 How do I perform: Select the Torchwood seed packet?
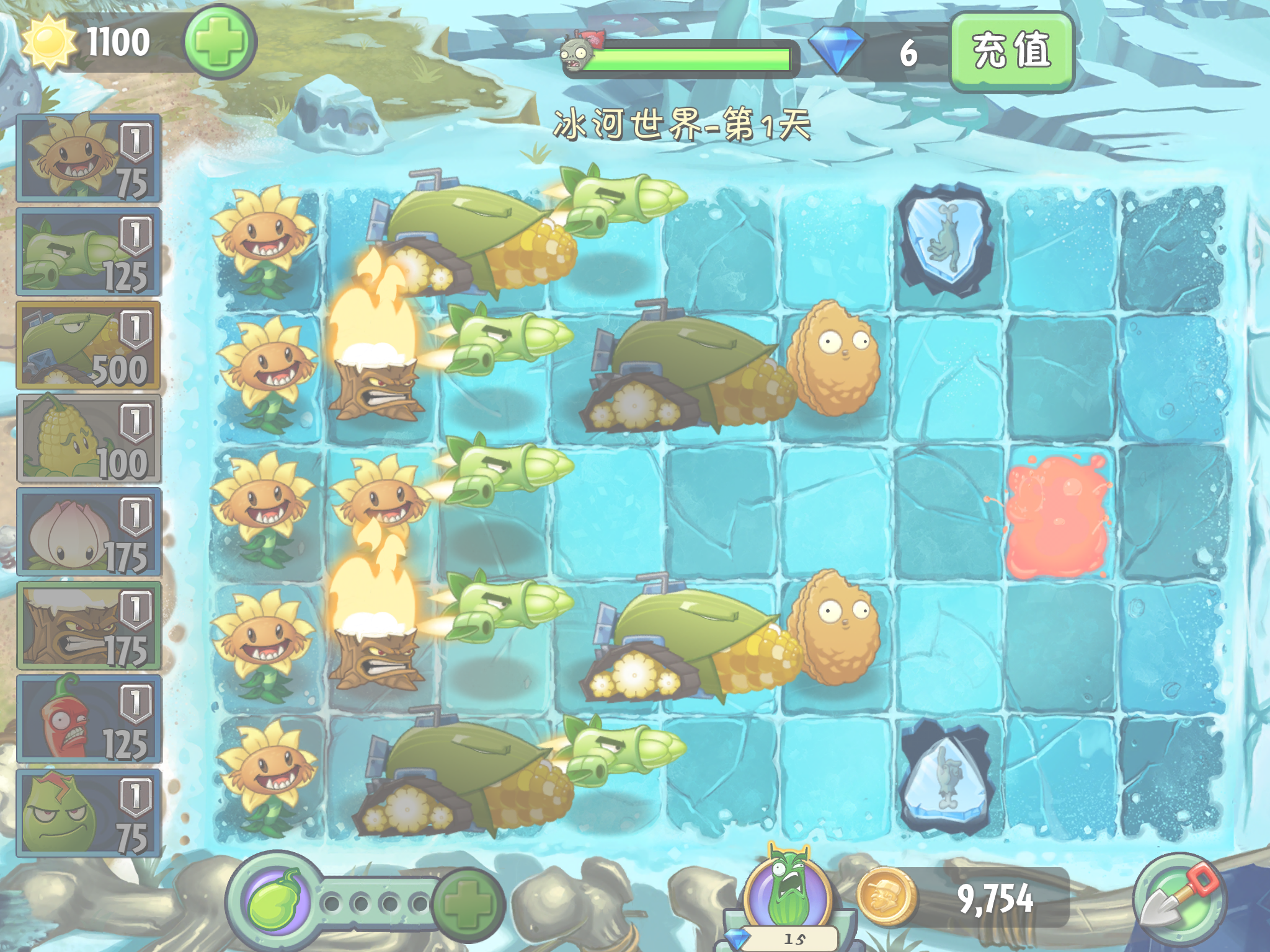(x=89, y=626)
